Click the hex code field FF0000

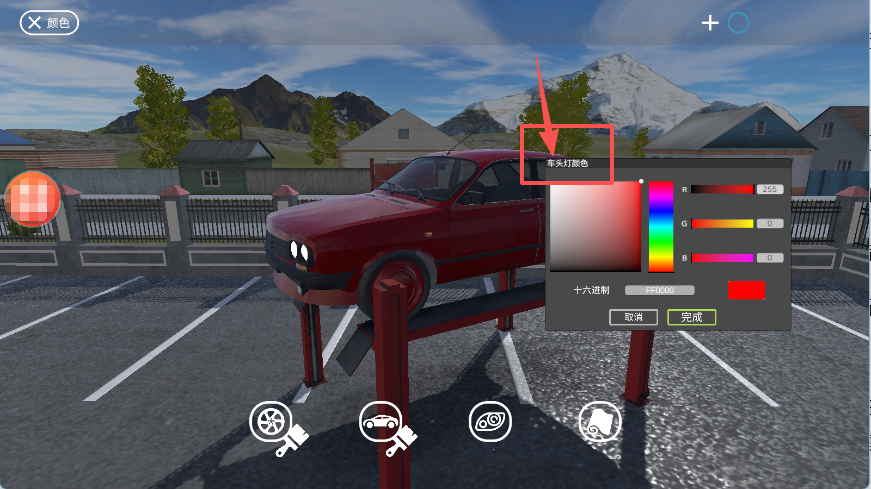tap(659, 290)
